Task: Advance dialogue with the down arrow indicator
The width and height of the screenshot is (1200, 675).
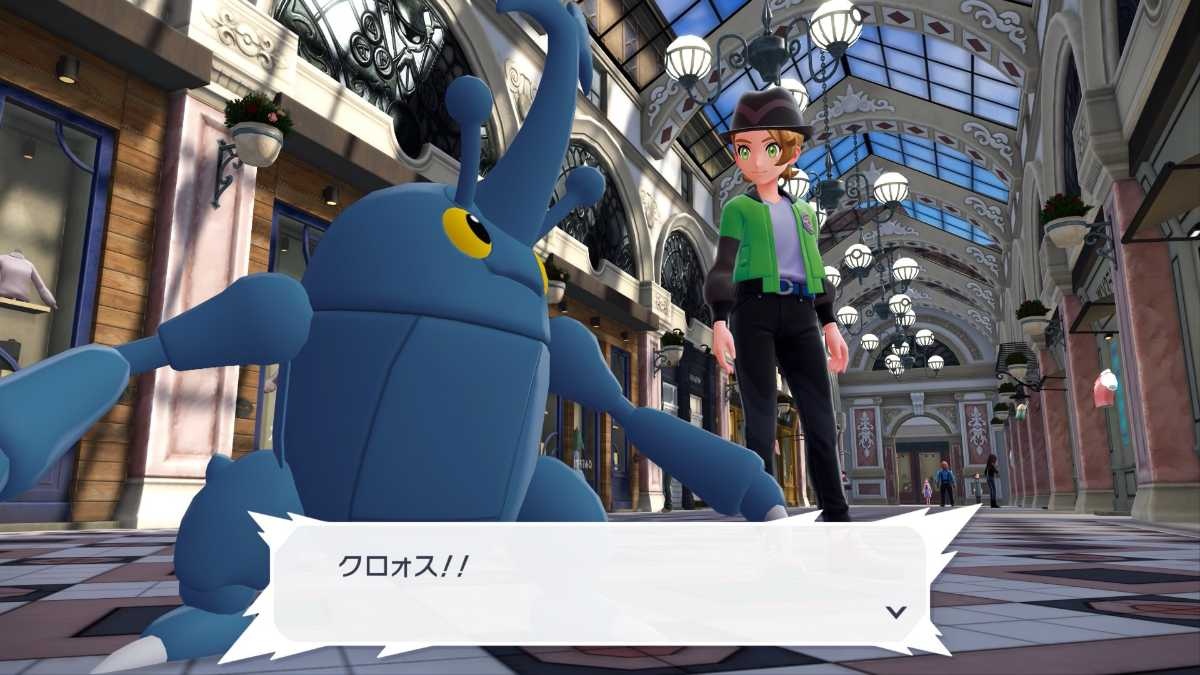Action: pyautogui.click(x=896, y=612)
